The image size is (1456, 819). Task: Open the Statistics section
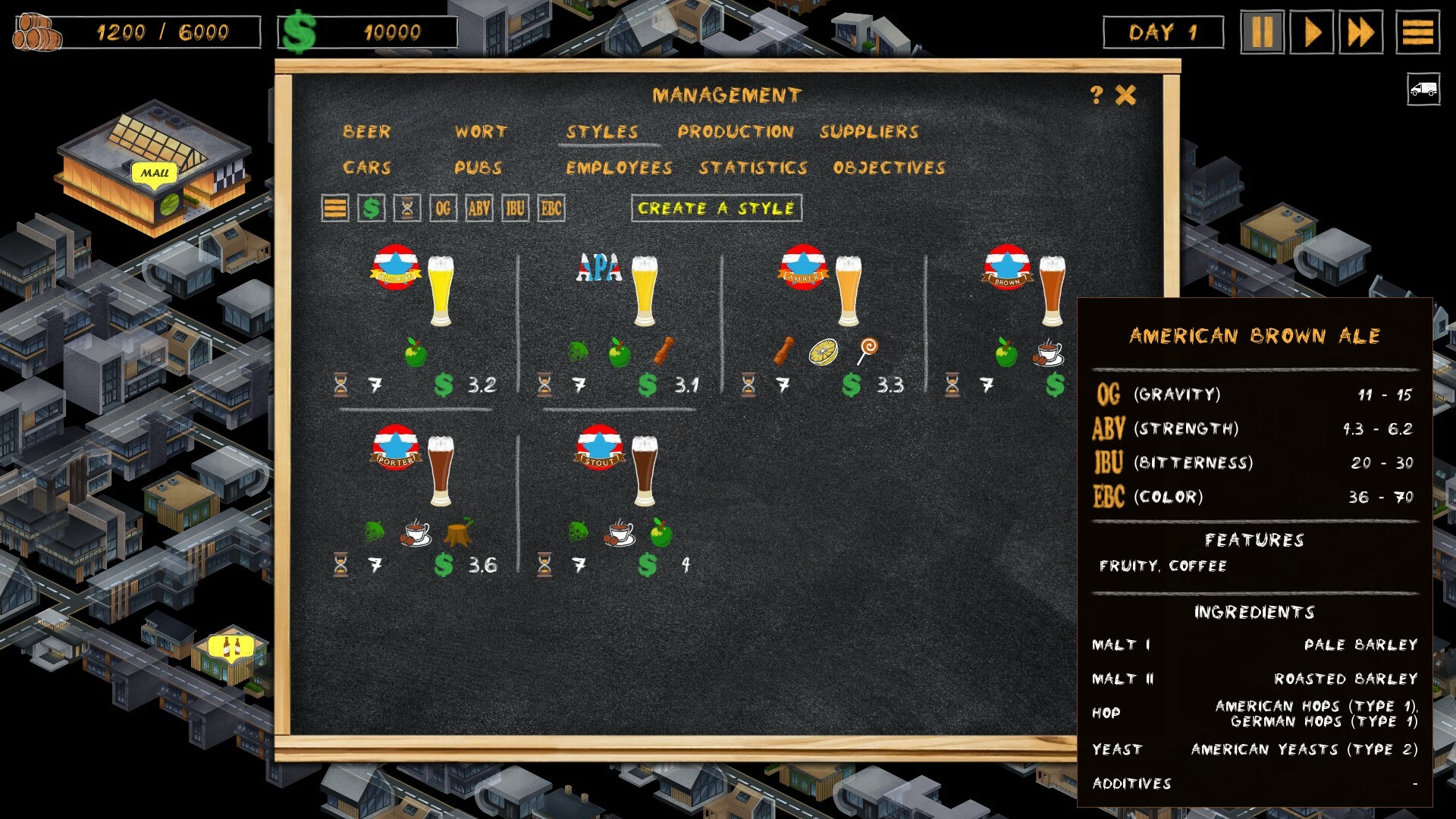(755, 168)
